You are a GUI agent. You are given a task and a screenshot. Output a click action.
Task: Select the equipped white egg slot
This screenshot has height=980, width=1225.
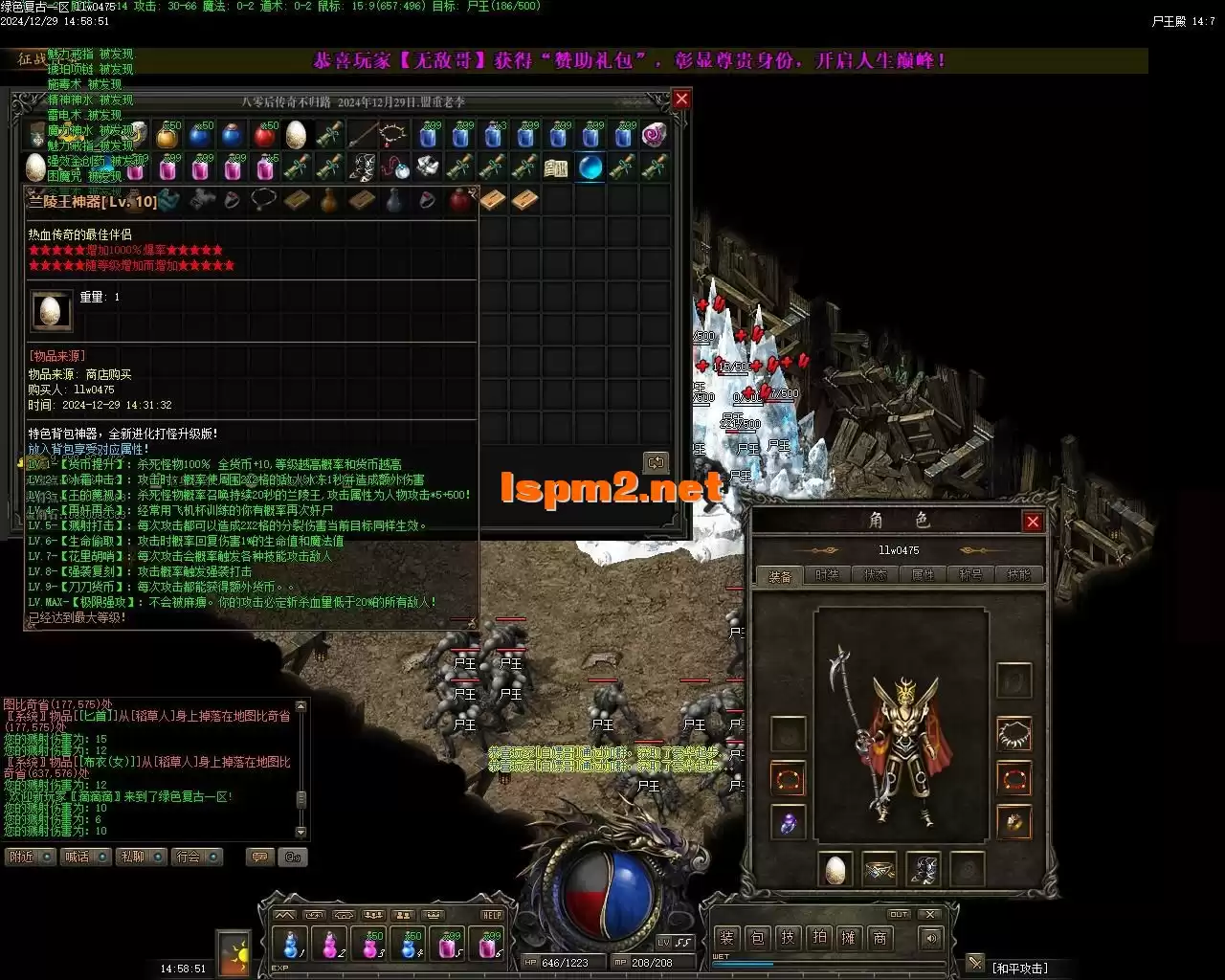pos(835,869)
